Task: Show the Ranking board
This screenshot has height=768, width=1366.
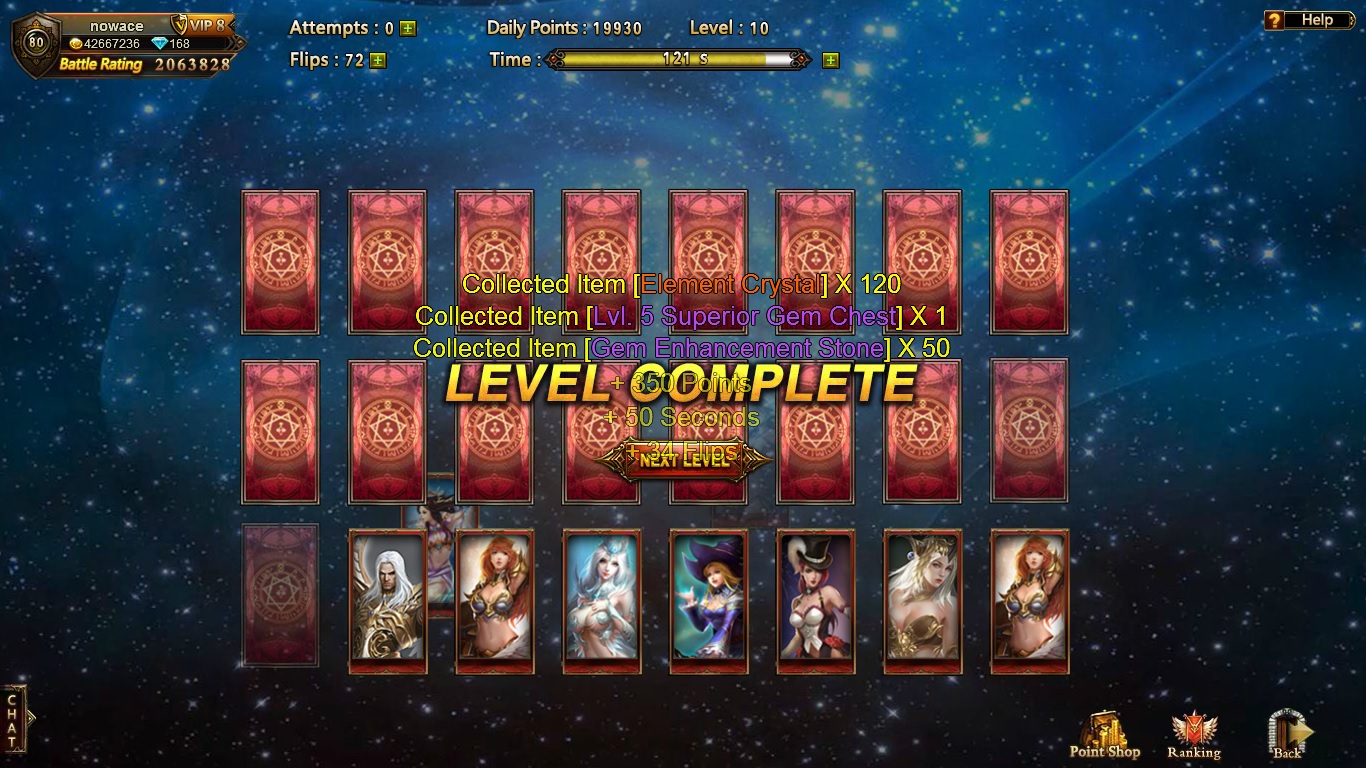Action: 1193,735
